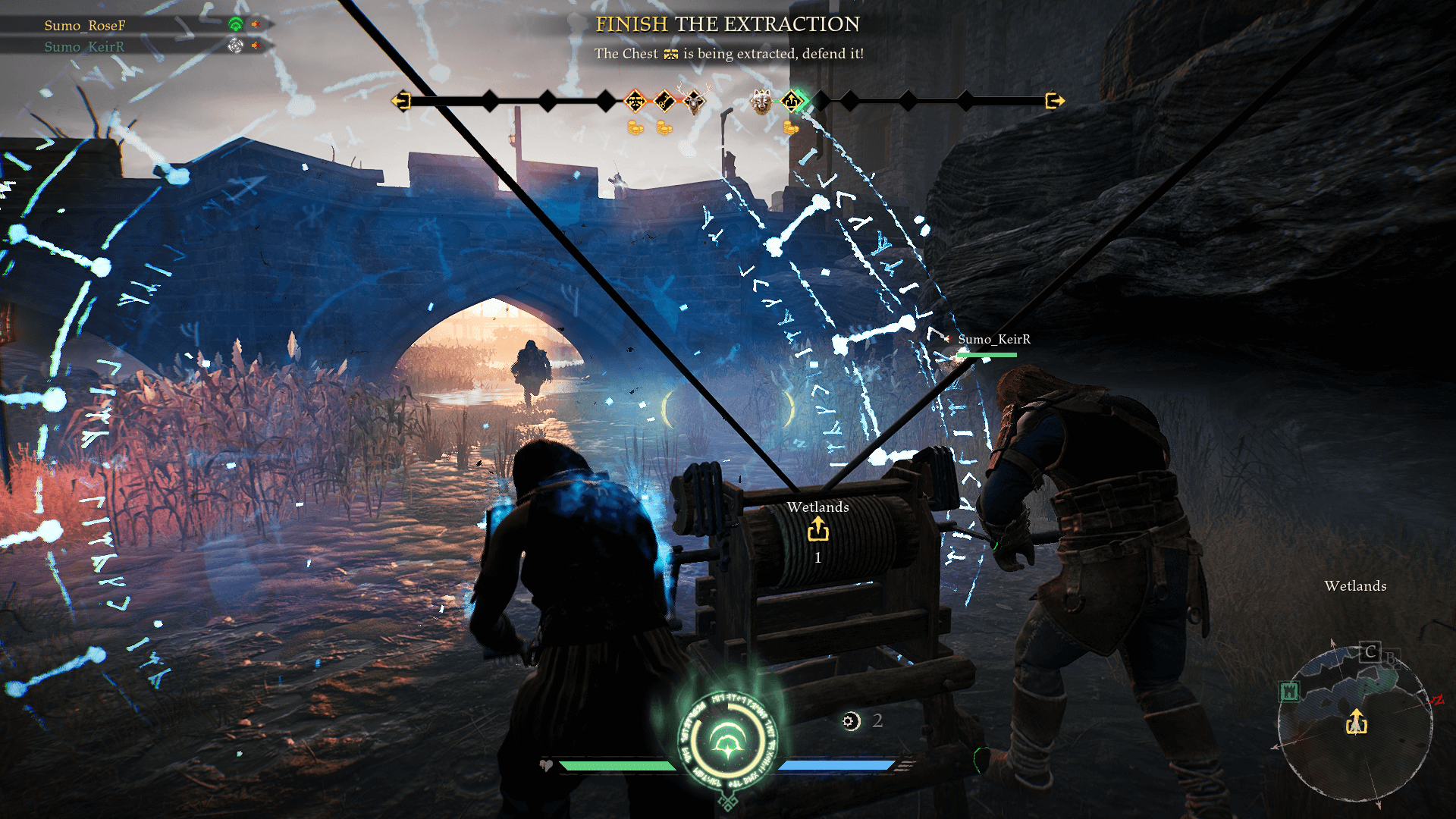Activate the glowing green ability emblem
Image resolution: width=1456 pixels, height=819 pixels.
(x=728, y=739)
